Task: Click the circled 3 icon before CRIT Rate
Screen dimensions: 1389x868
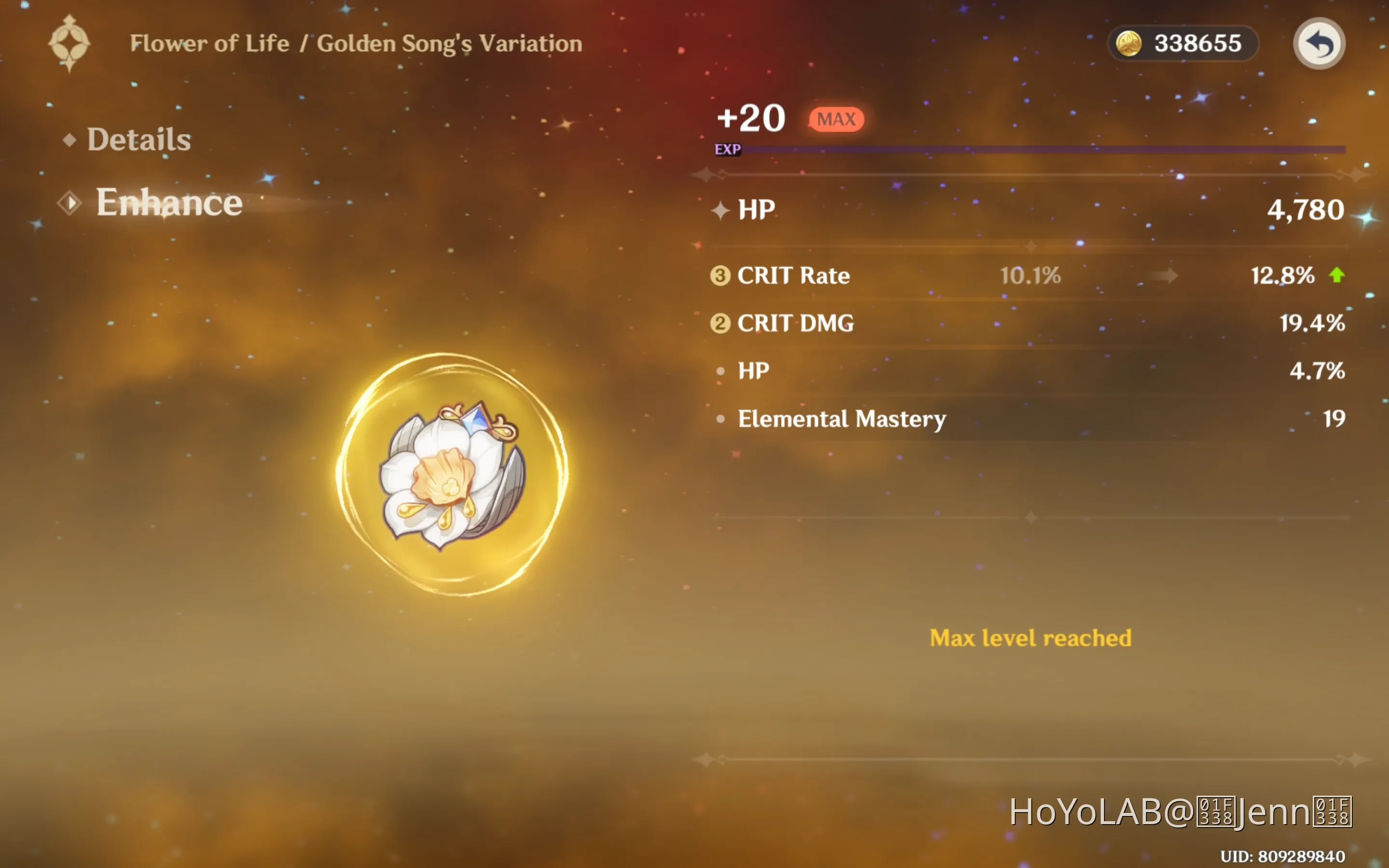Action: point(720,276)
